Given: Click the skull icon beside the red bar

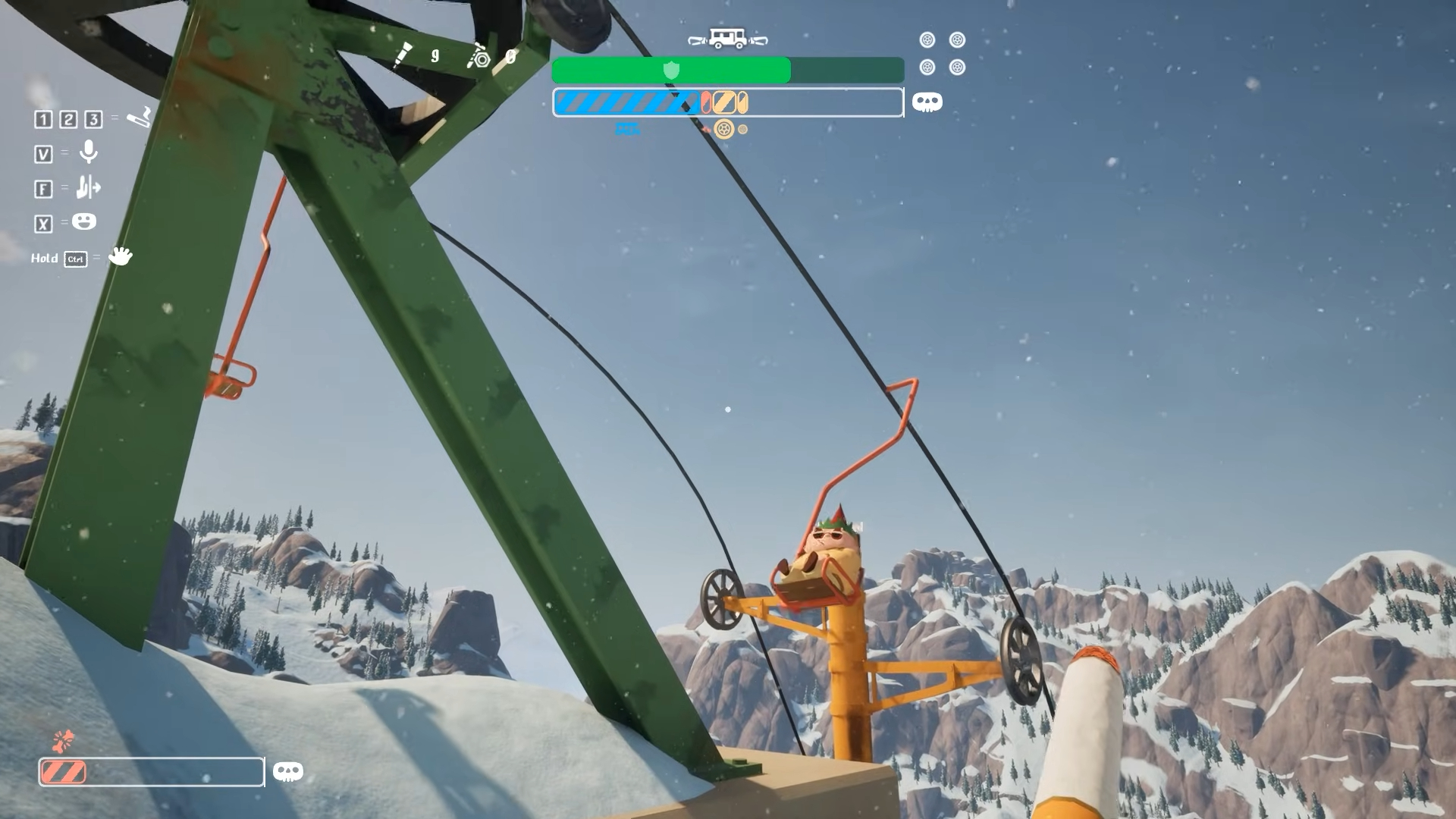Looking at the screenshot, I should [287, 772].
